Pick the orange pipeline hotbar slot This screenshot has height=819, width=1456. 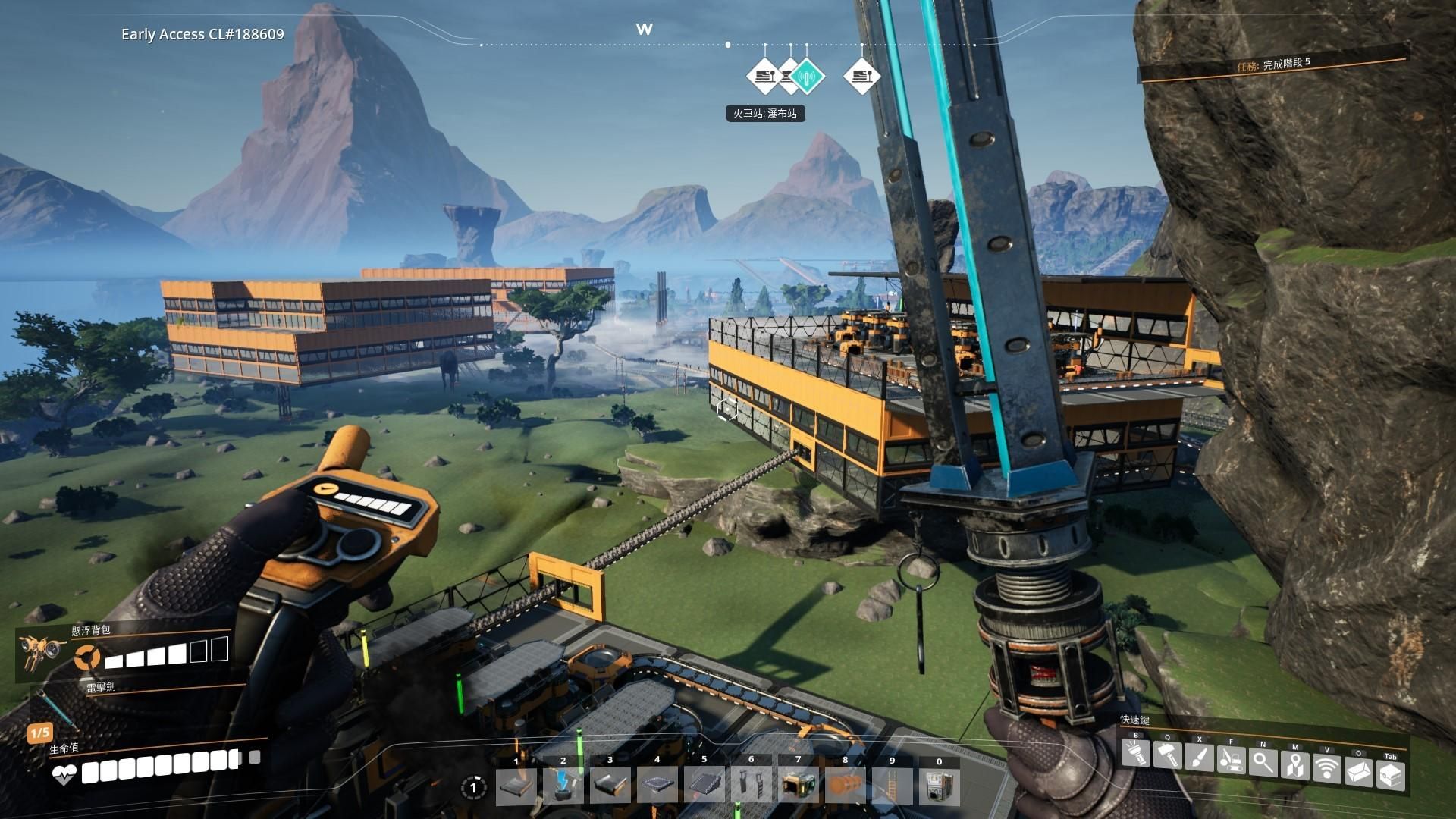pyautogui.click(x=846, y=786)
